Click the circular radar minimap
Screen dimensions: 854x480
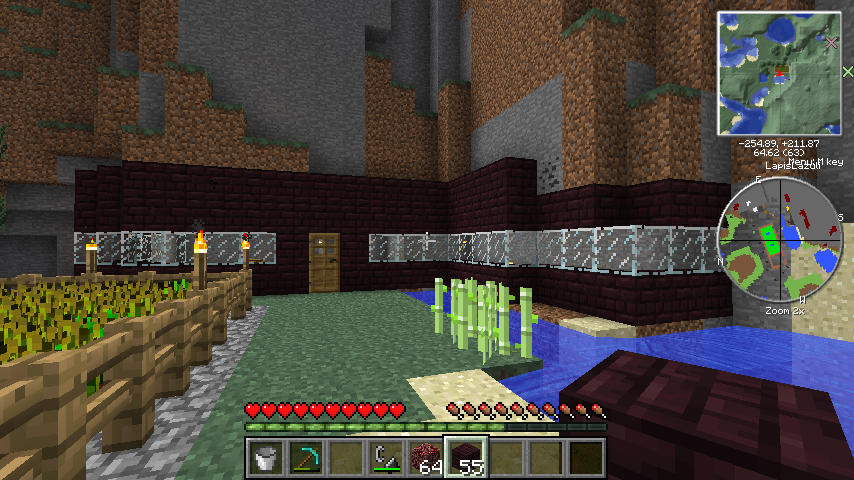click(x=779, y=241)
